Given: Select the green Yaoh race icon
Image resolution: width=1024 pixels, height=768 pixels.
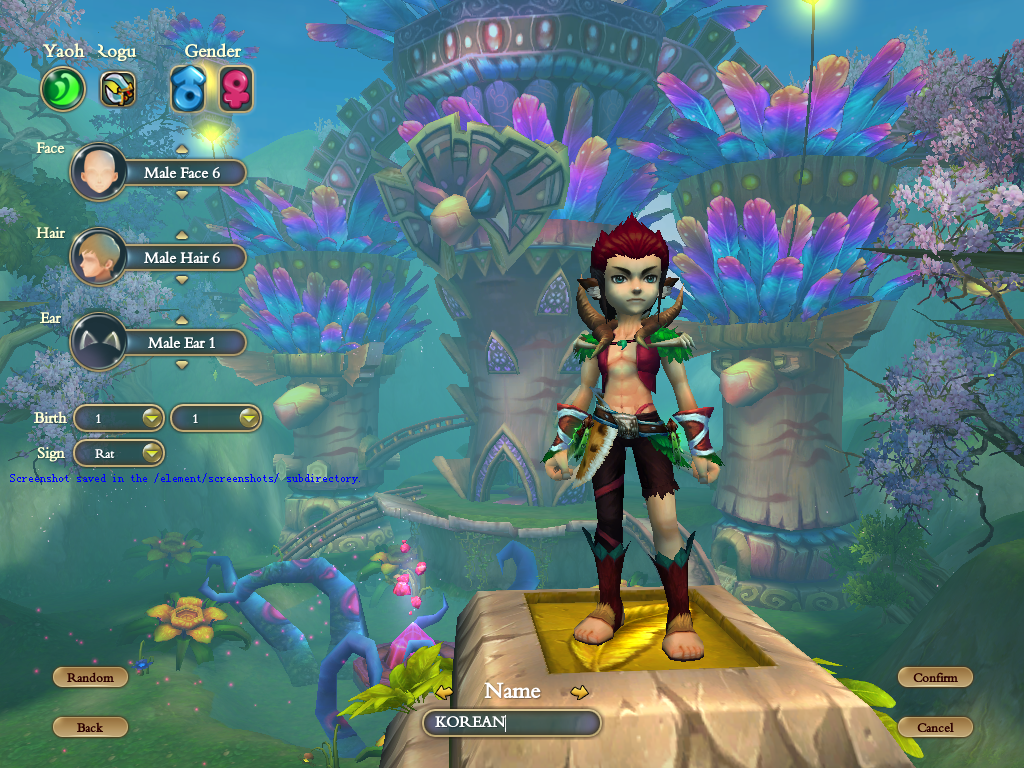Looking at the screenshot, I should click(63, 89).
